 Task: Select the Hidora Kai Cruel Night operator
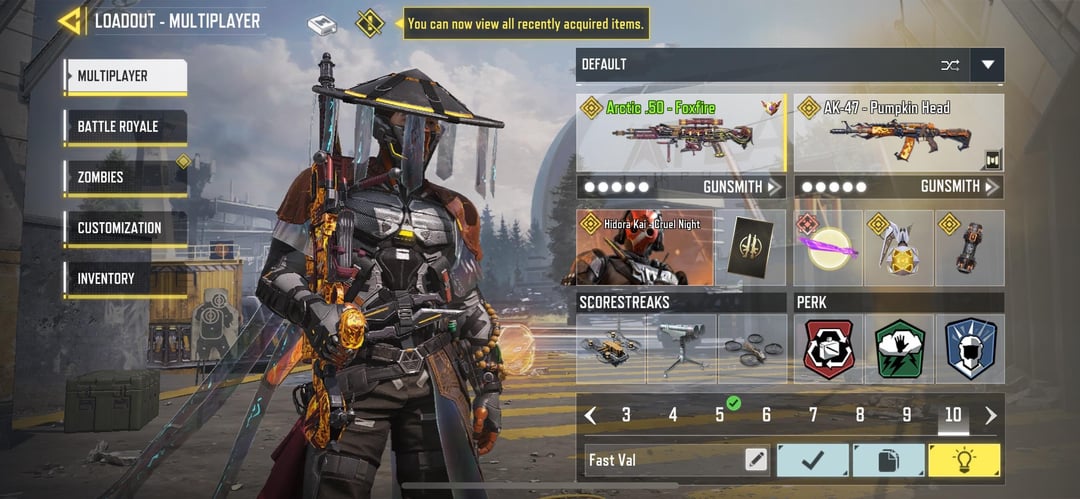(x=645, y=247)
